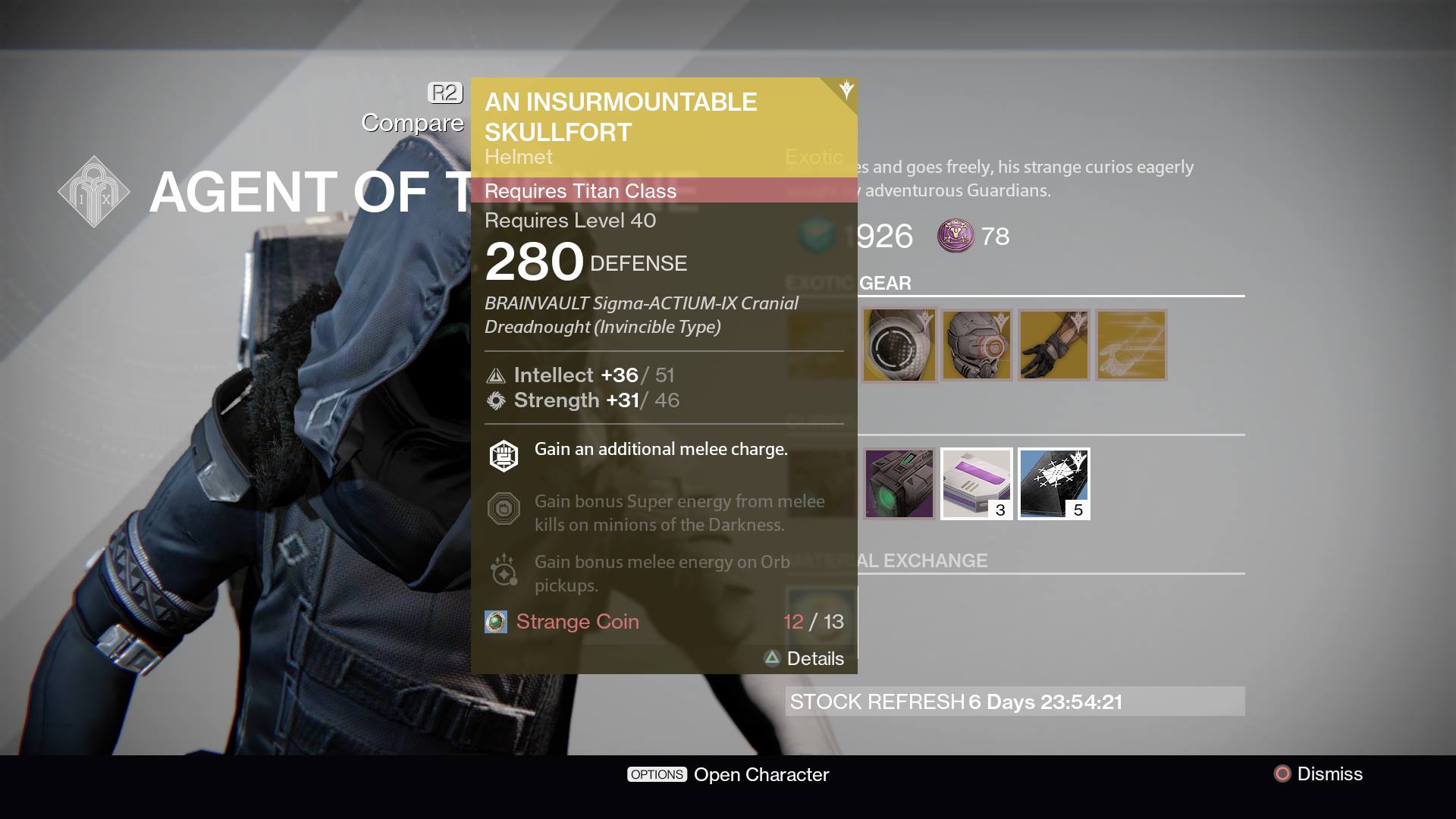The width and height of the screenshot is (1456, 819).
Task: Click the Intellect stat icon
Action: tap(495, 375)
